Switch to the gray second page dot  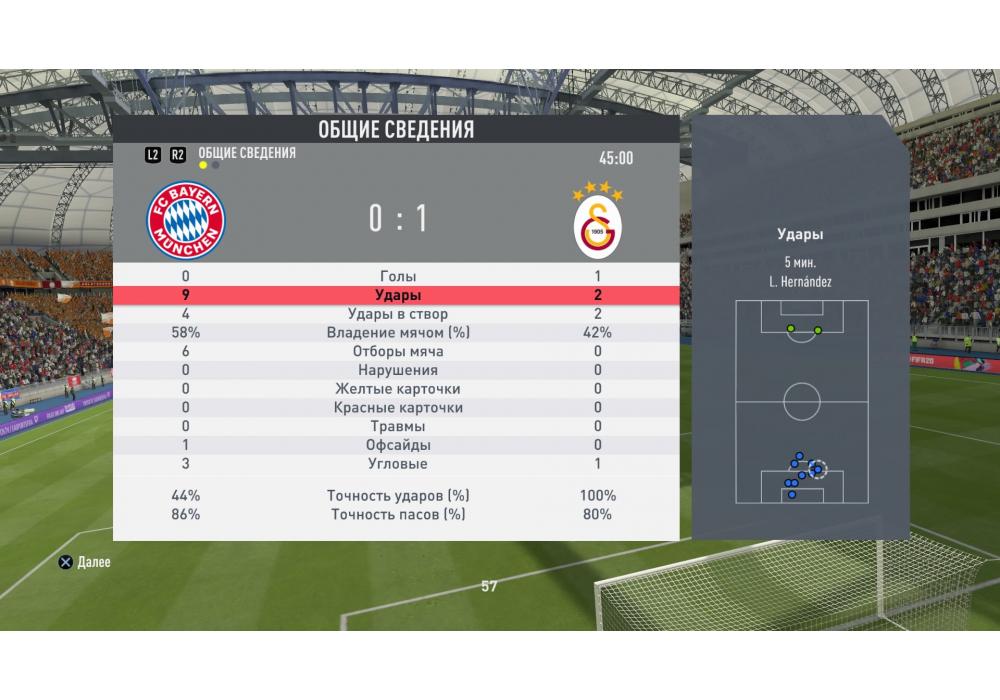point(216,165)
